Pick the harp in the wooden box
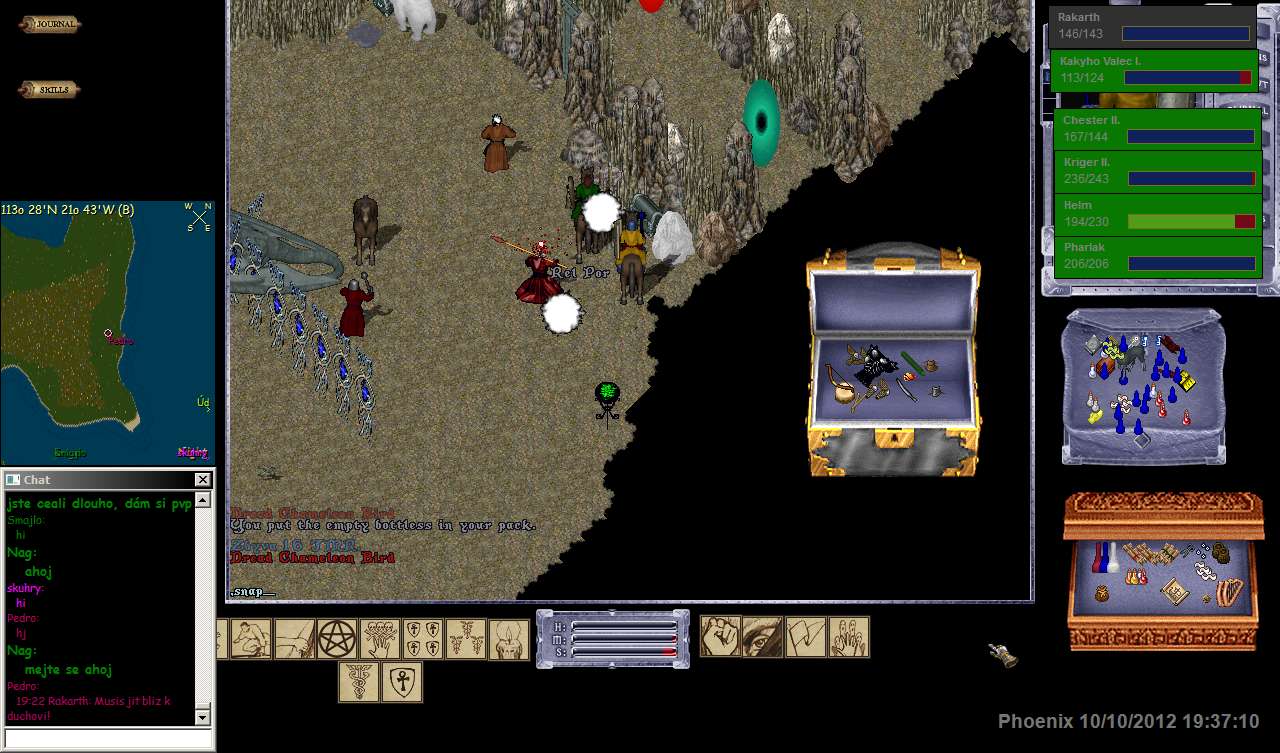The width and height of the screenshot is (1280, 753). point(1229,591)
